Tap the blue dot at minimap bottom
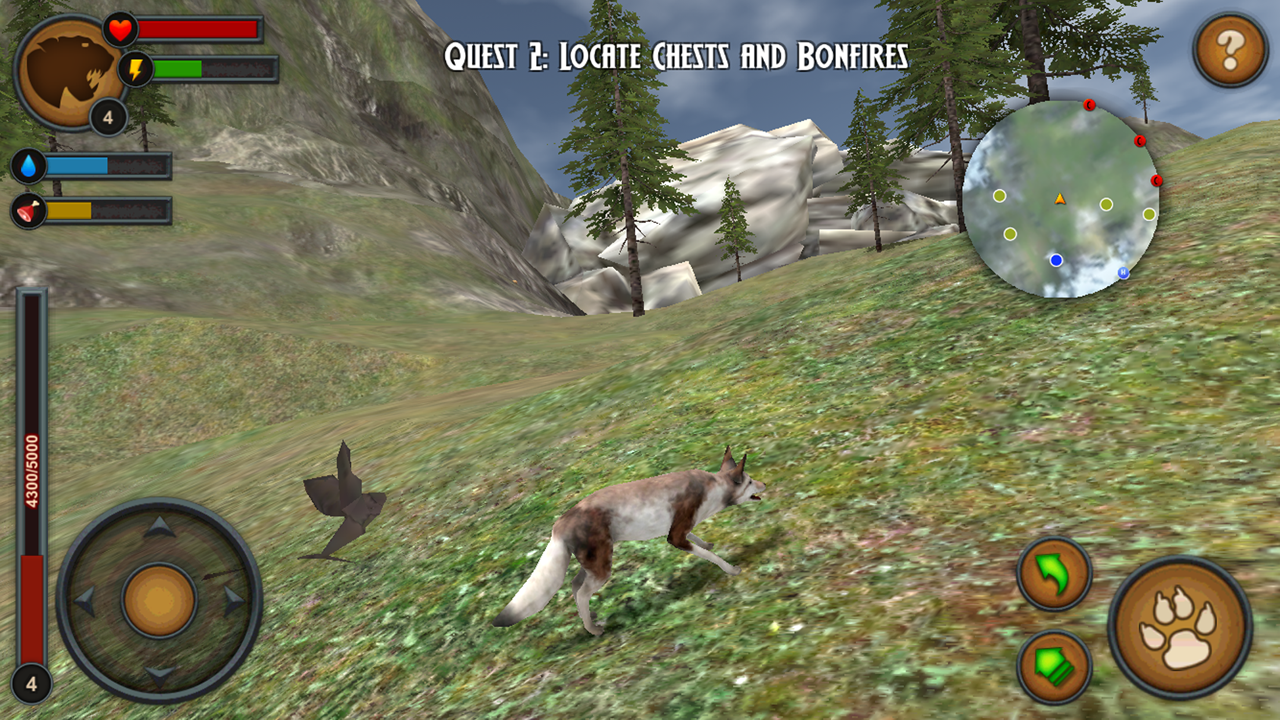This screenshot has height=720, width=1280. 1055,258
